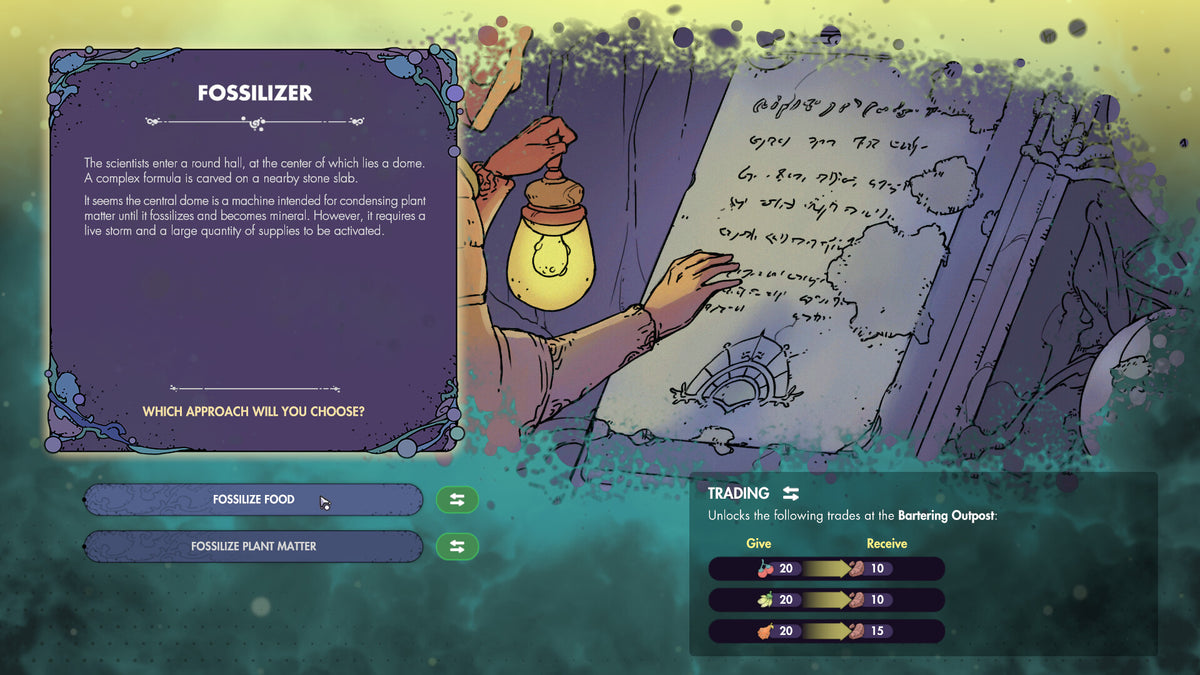Click the green trade icon beside Fossilize Plant Matter
Screen dimensions: 1200x675
tap(457, 547)
